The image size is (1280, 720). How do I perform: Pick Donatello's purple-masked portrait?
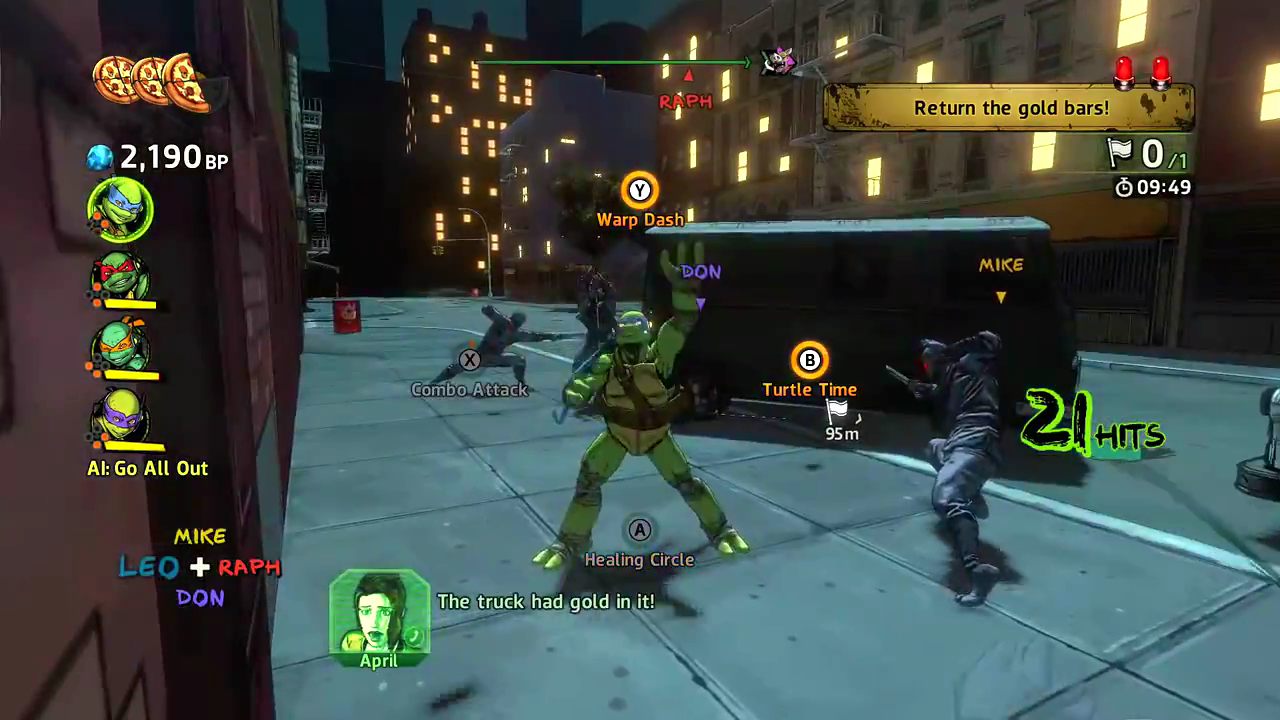(121, 414)
